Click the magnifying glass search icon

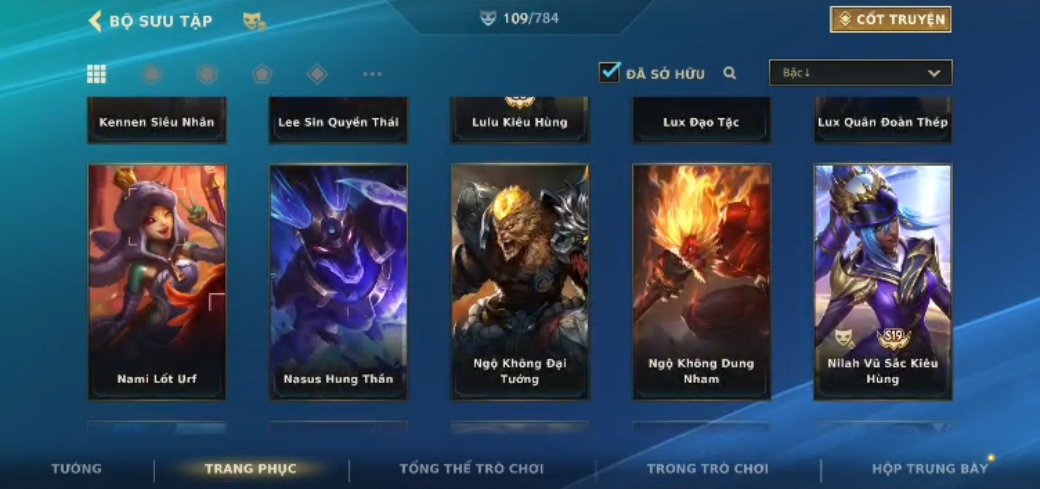tap(730, 73)
